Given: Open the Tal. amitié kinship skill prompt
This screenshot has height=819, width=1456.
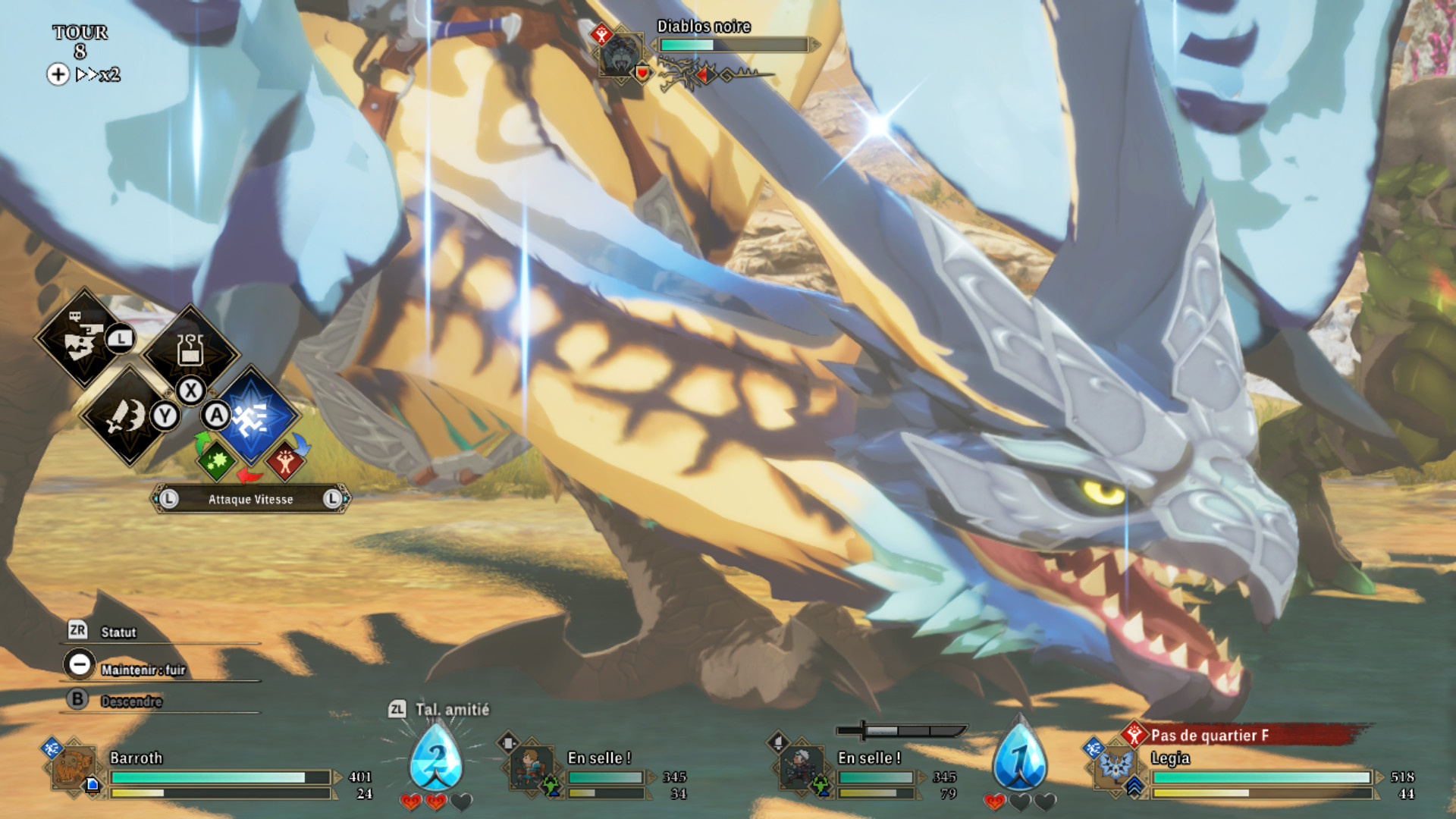Looking at the screenshot, I should pos(452,710).
